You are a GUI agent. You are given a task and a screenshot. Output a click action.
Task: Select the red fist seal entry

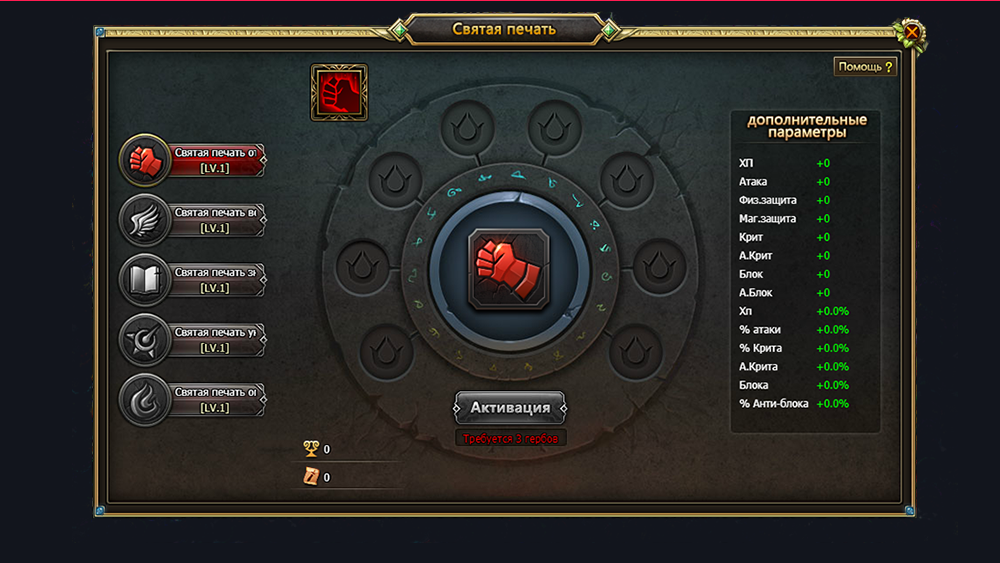pos(193,160)
